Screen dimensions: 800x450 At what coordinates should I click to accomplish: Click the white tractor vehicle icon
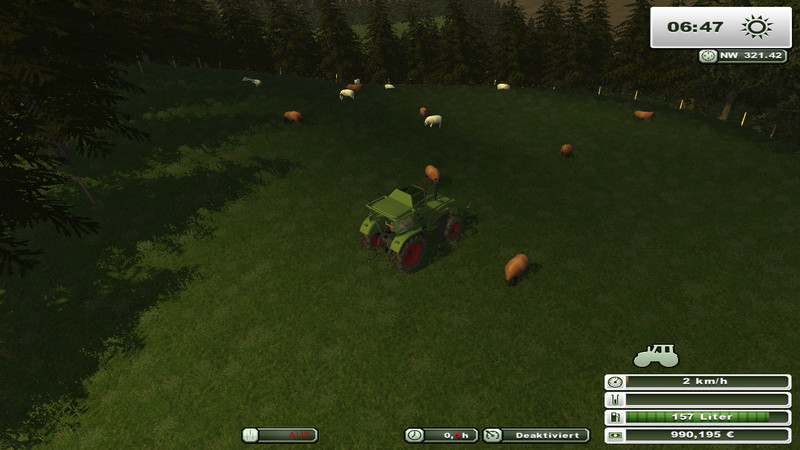[656, 355]
